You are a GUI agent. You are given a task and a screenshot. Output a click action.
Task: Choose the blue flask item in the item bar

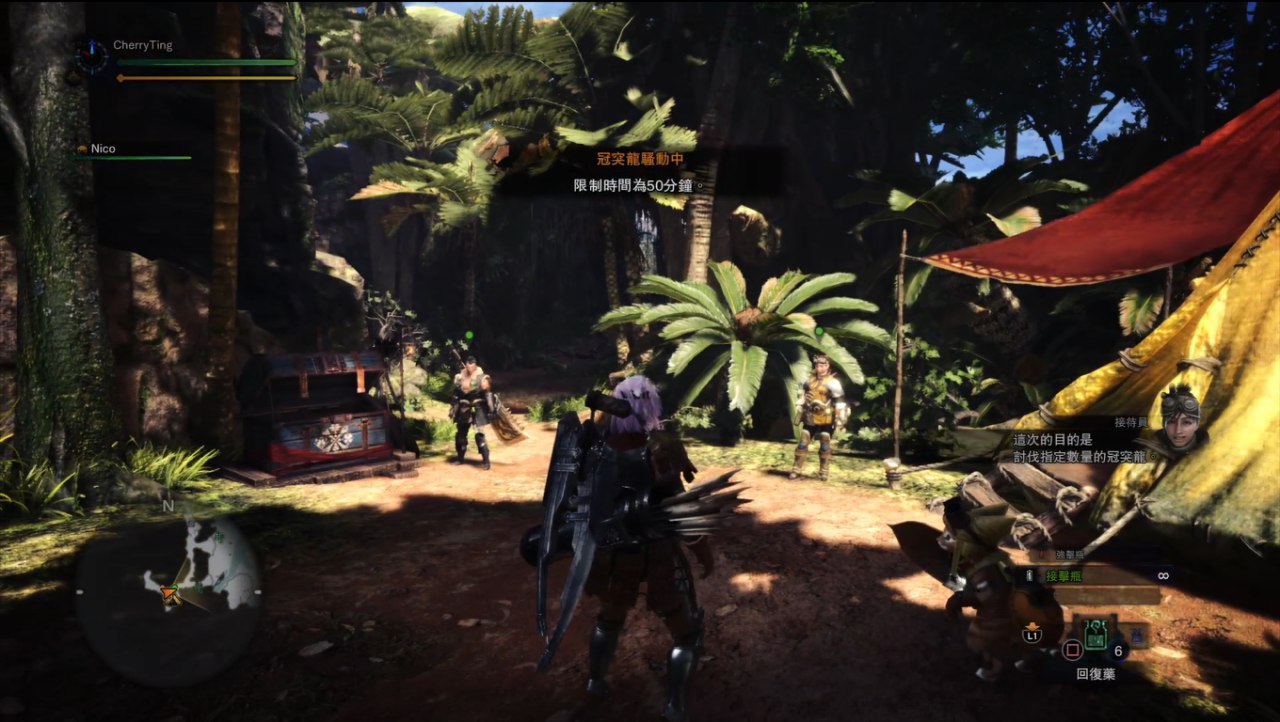coord(1138,633)
